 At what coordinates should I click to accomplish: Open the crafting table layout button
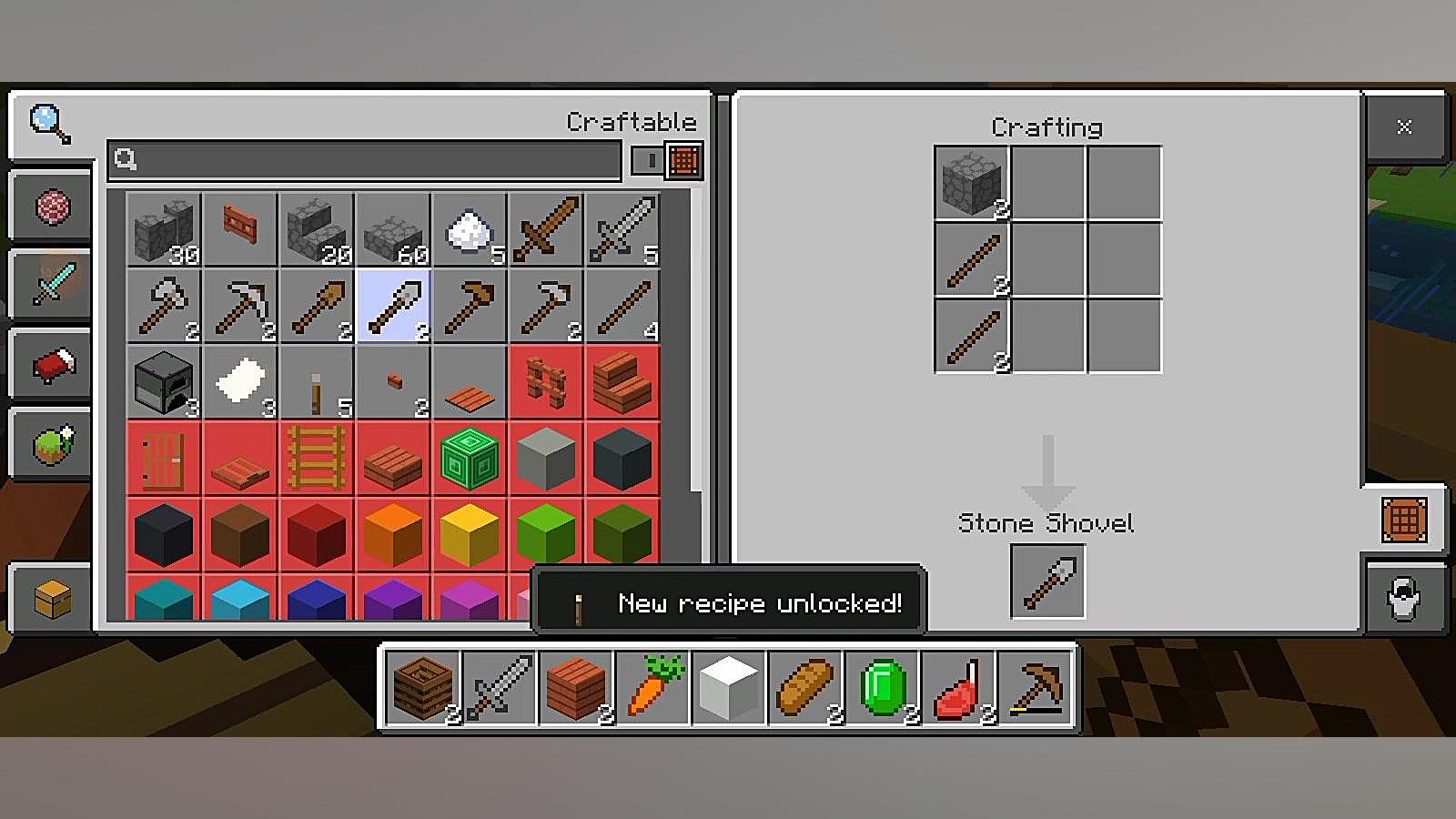1403,520
